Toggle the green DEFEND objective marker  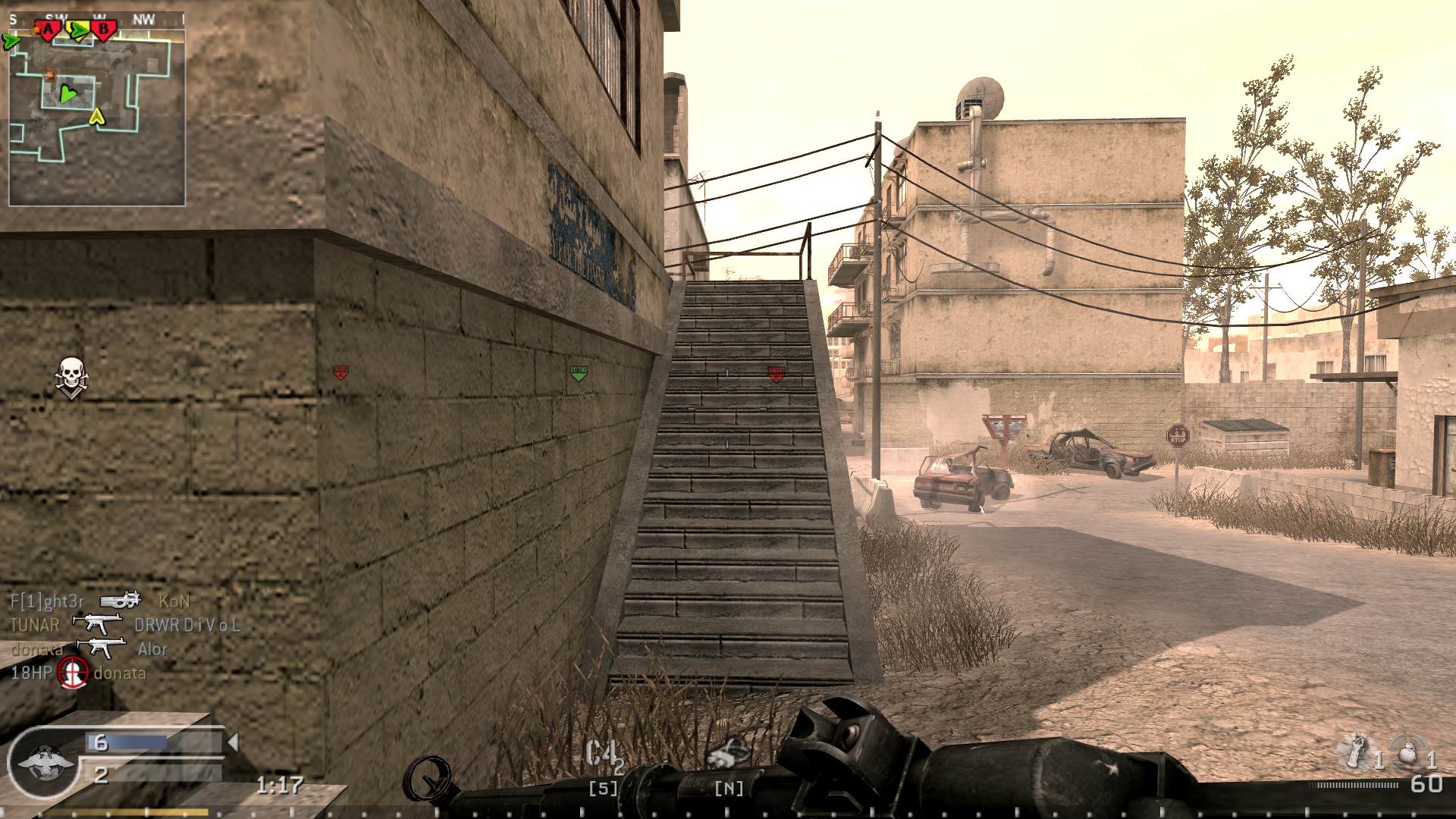coord(580,372)
